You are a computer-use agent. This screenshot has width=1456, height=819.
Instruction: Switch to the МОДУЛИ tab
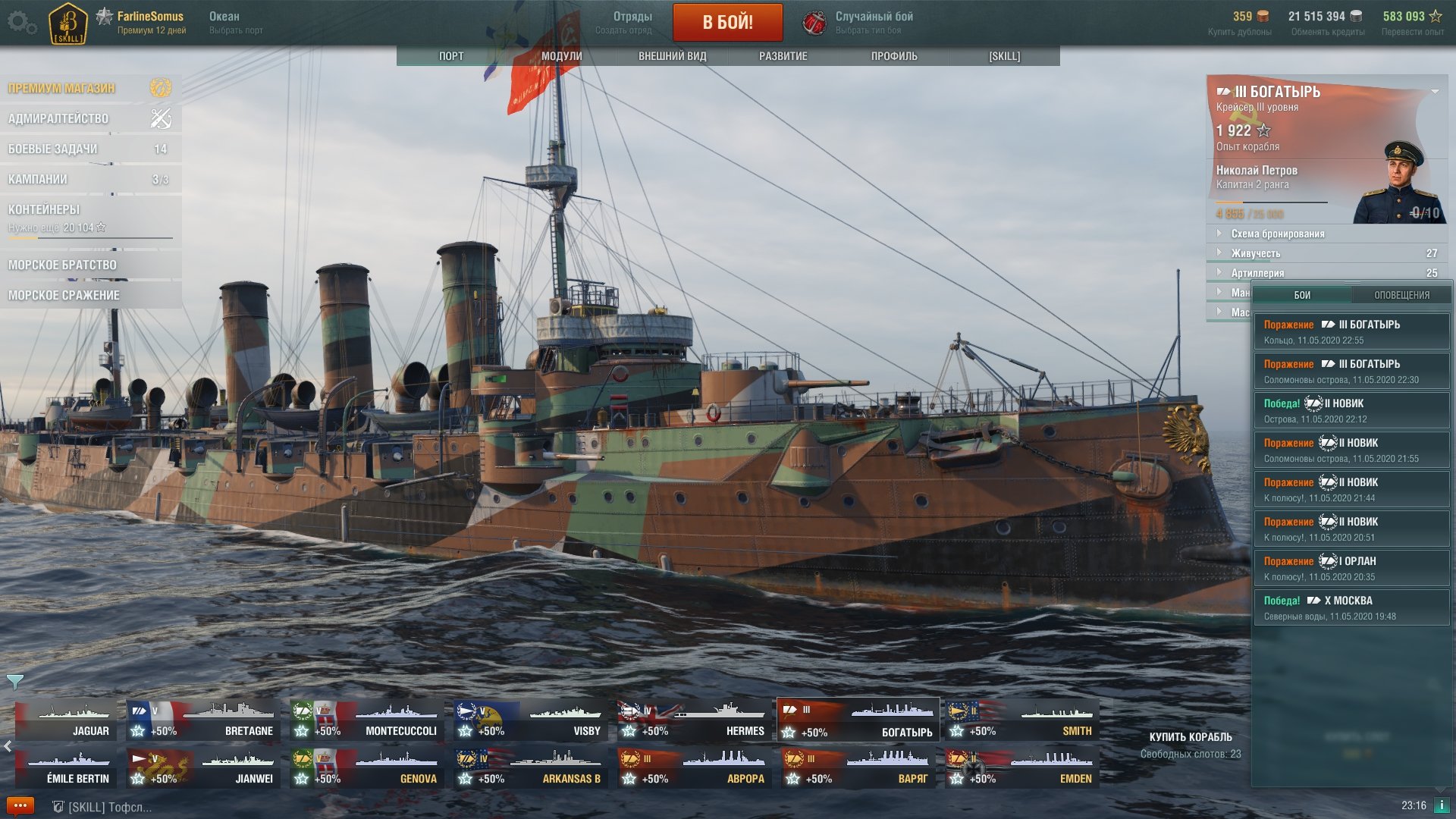561,56
